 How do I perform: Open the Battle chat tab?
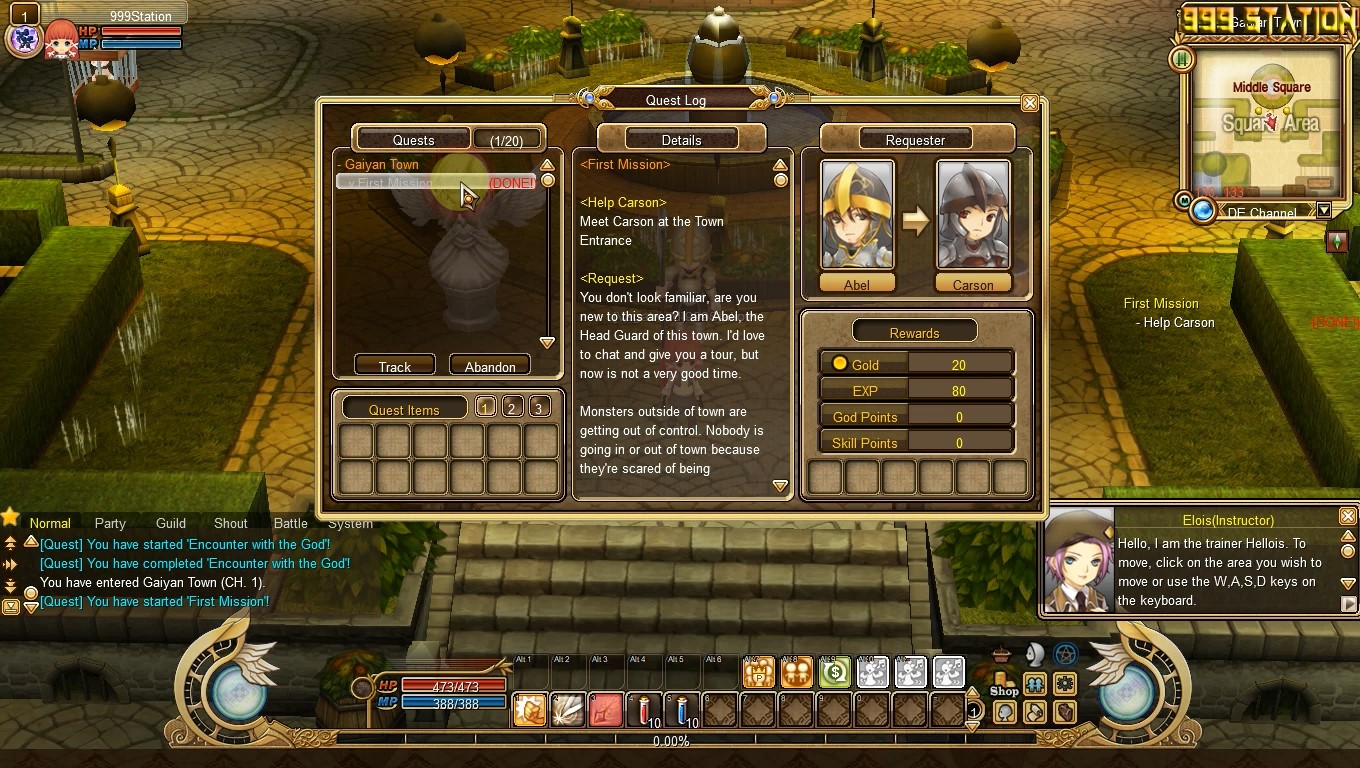click(291, 523)
